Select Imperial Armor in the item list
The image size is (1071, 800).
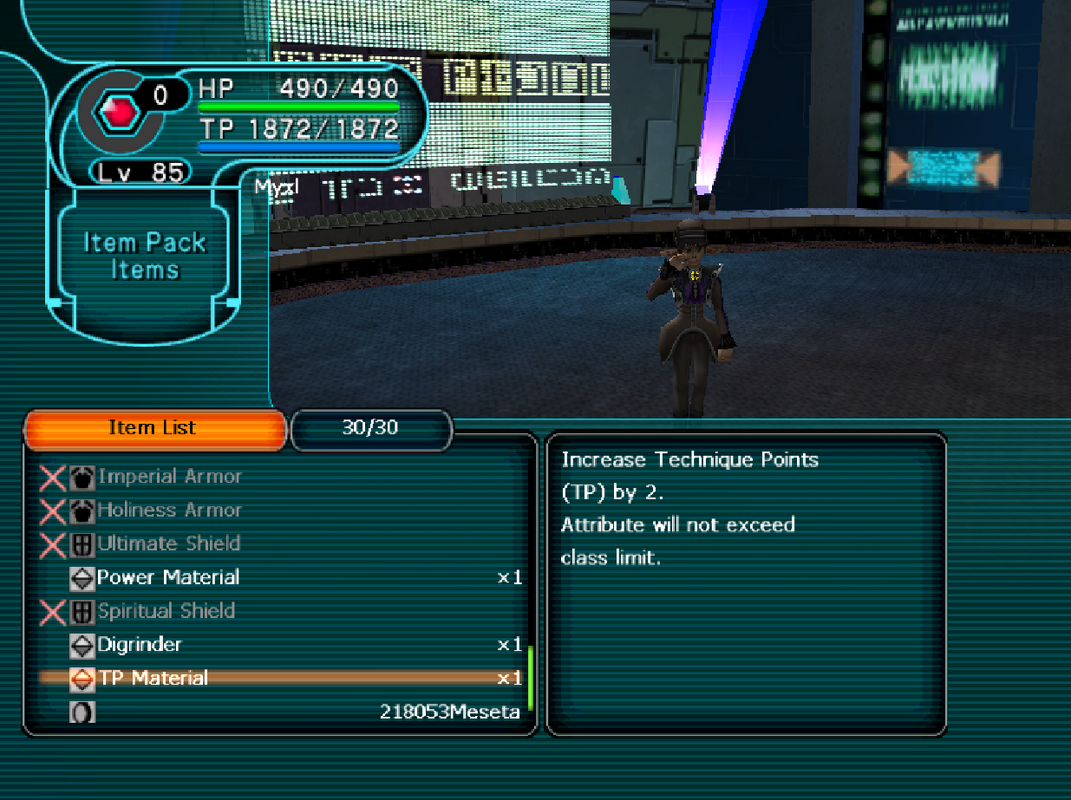tap(169, 477)
